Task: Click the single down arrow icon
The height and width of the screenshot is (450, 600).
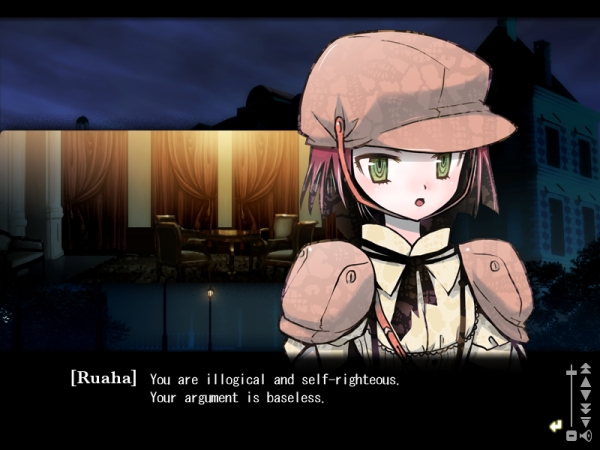Action: 586,395
